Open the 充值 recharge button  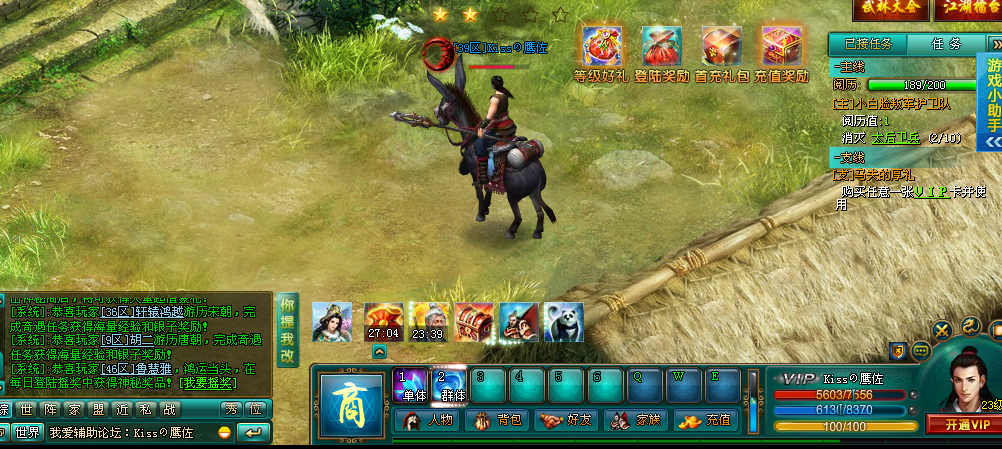click(705, 420)
